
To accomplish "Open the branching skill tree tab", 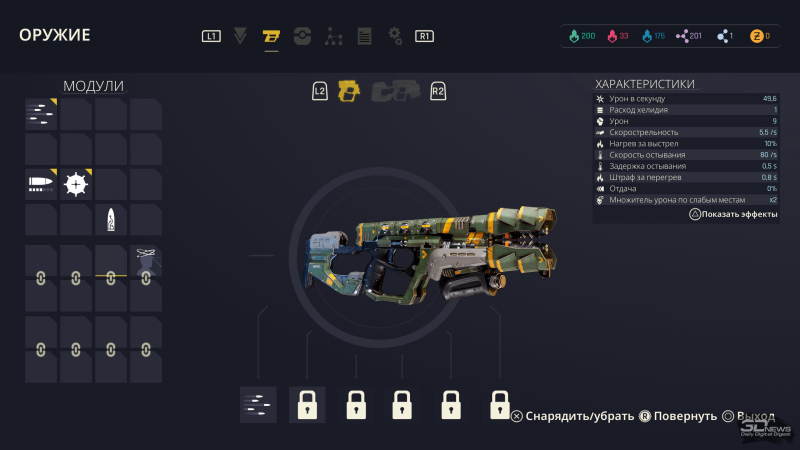I will [333, 37].
